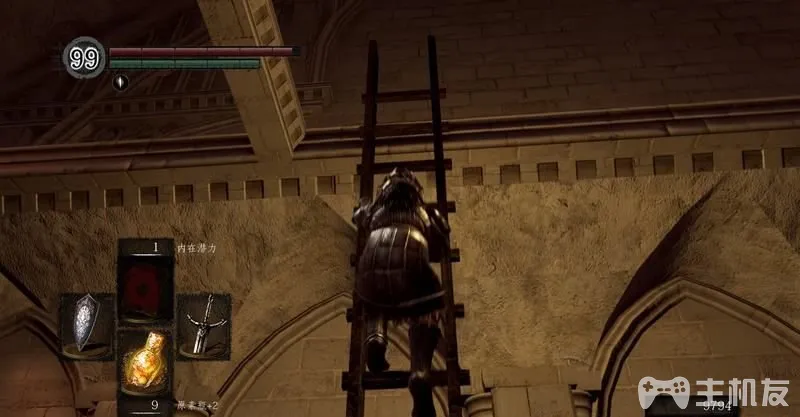Select the sword weapon slot
This screenshot has width=800, height=417.
click(204, 324)
